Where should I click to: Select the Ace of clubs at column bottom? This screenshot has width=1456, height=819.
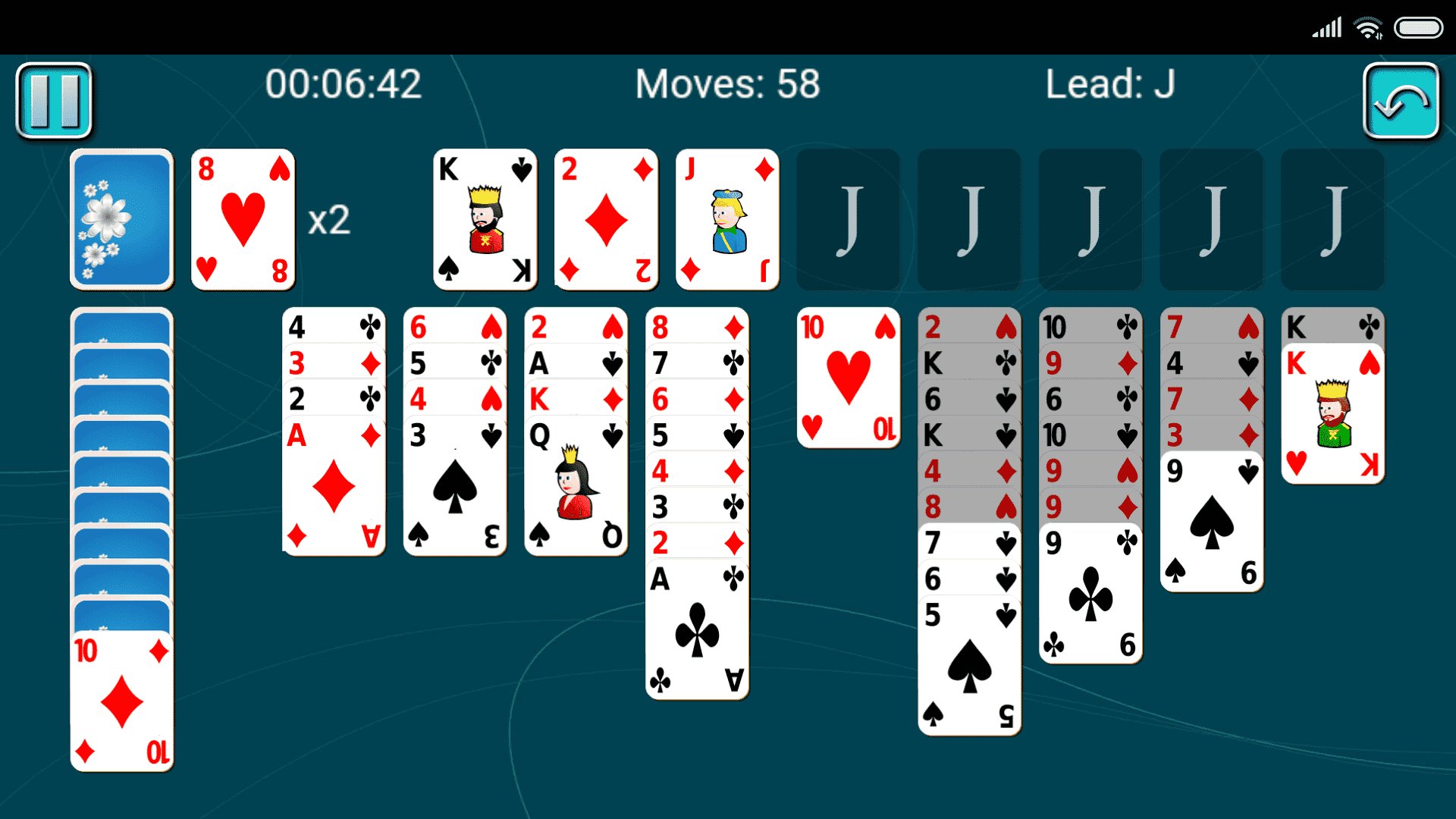click(x=695, y=629)
